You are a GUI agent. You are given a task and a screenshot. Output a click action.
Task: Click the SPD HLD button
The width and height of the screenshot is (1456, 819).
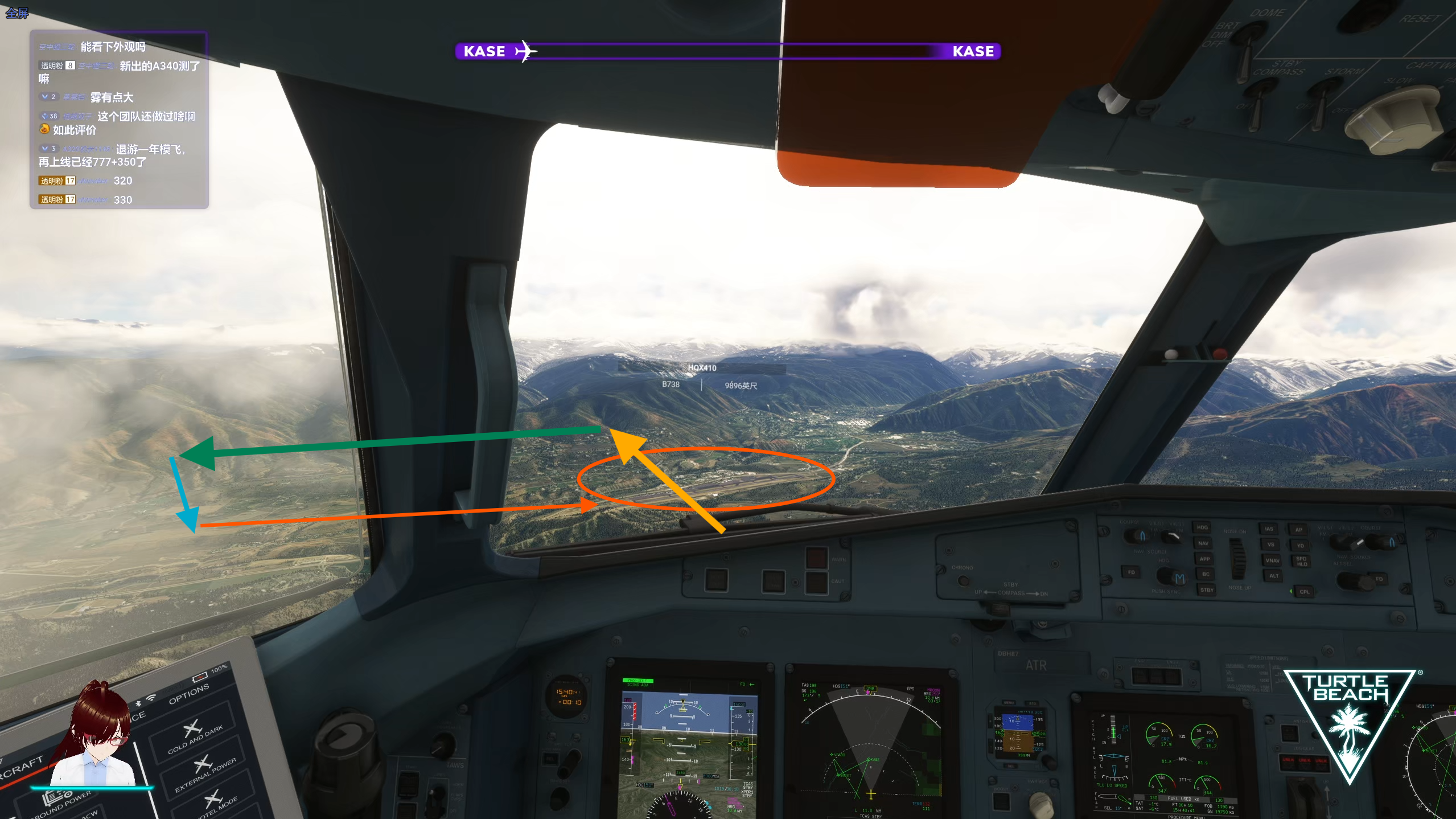click(x=1301, y=561)
